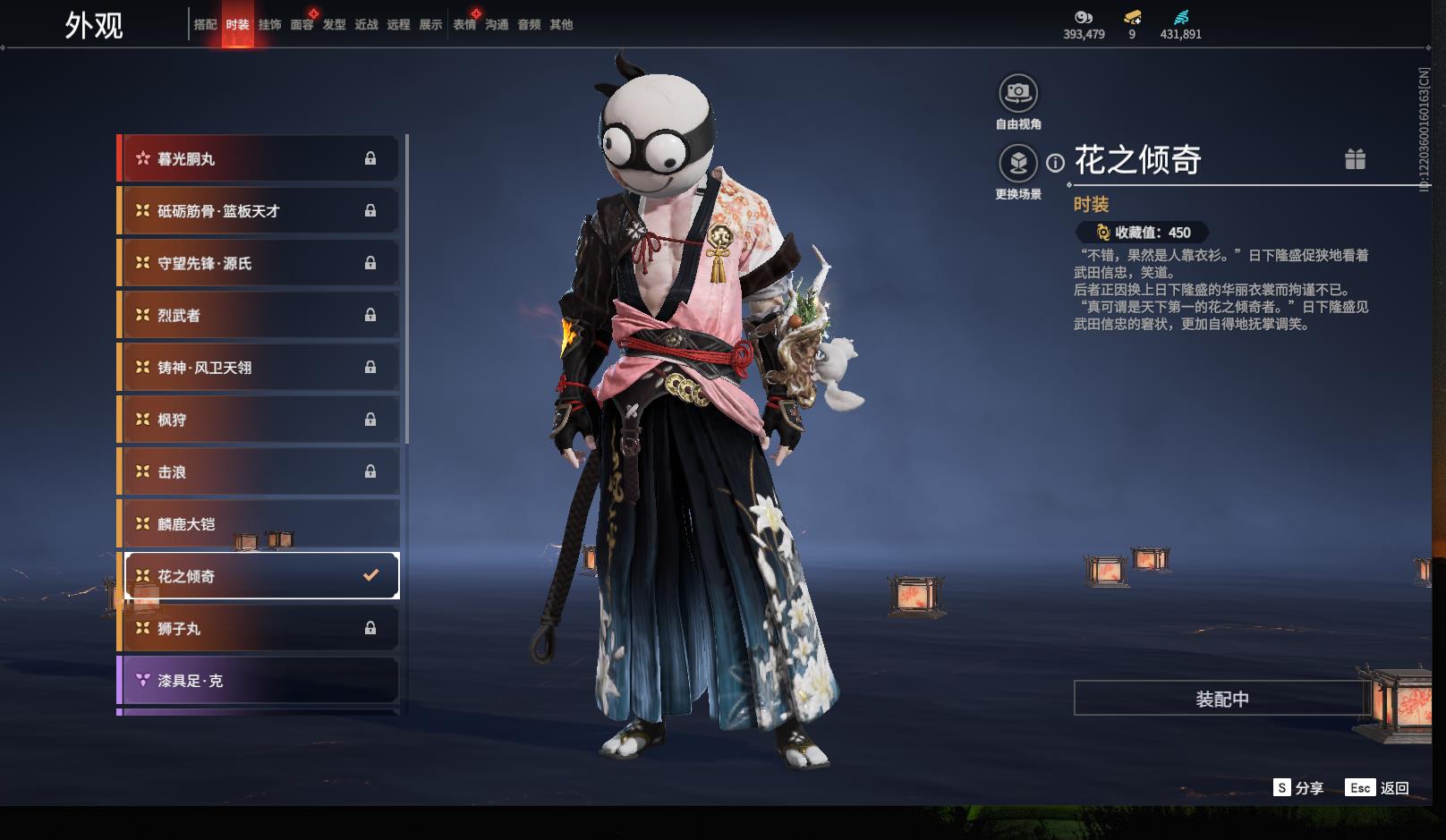Viewport: 1446px width, 840px height.
Task: Open the 其他 tab
Action: 561,24
